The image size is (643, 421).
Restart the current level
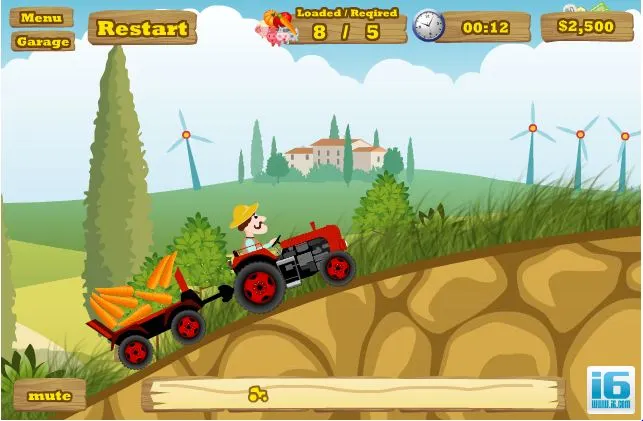[142, 28]
